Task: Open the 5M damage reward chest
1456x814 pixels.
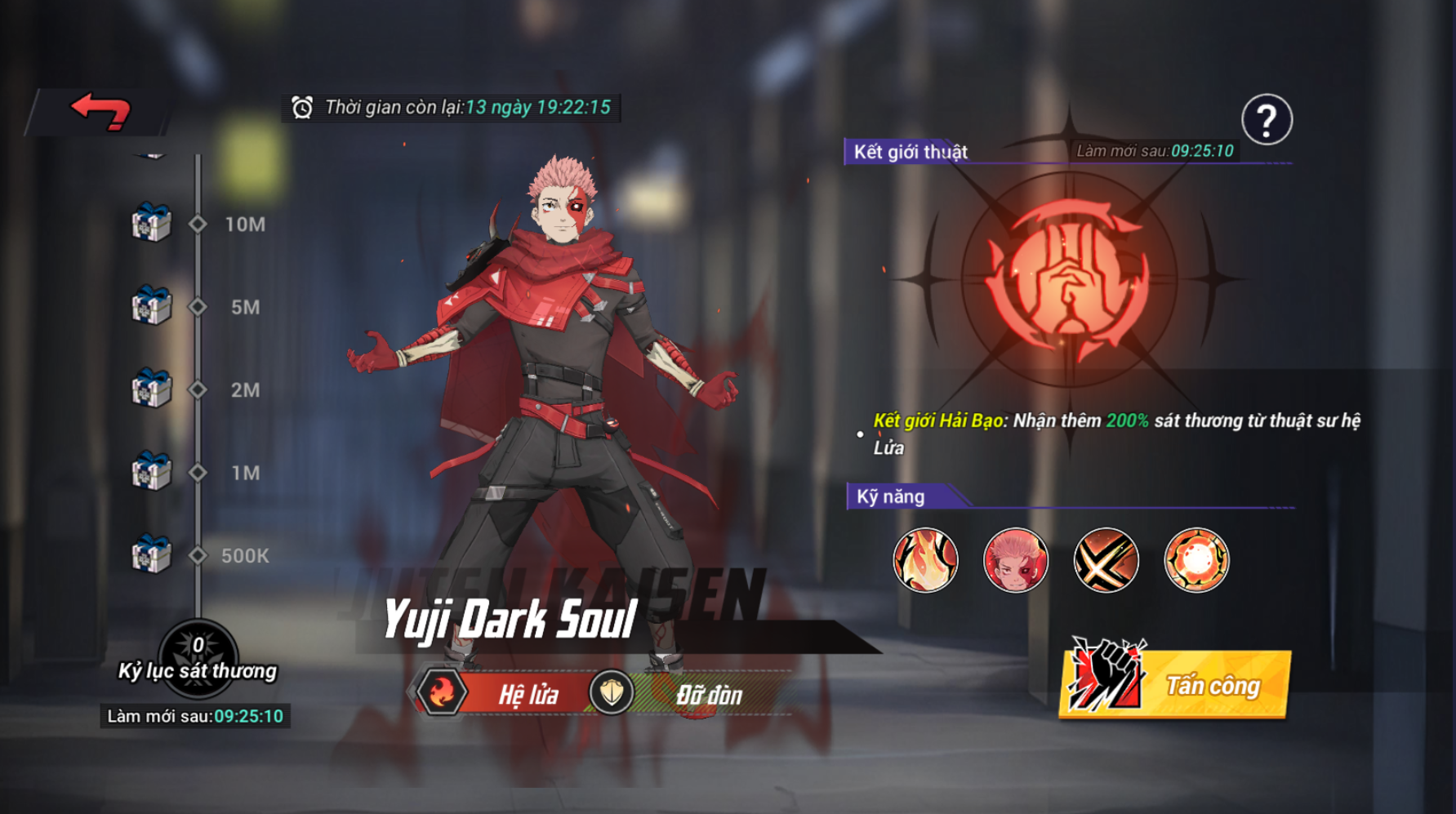Action: (x=152, y=306)
